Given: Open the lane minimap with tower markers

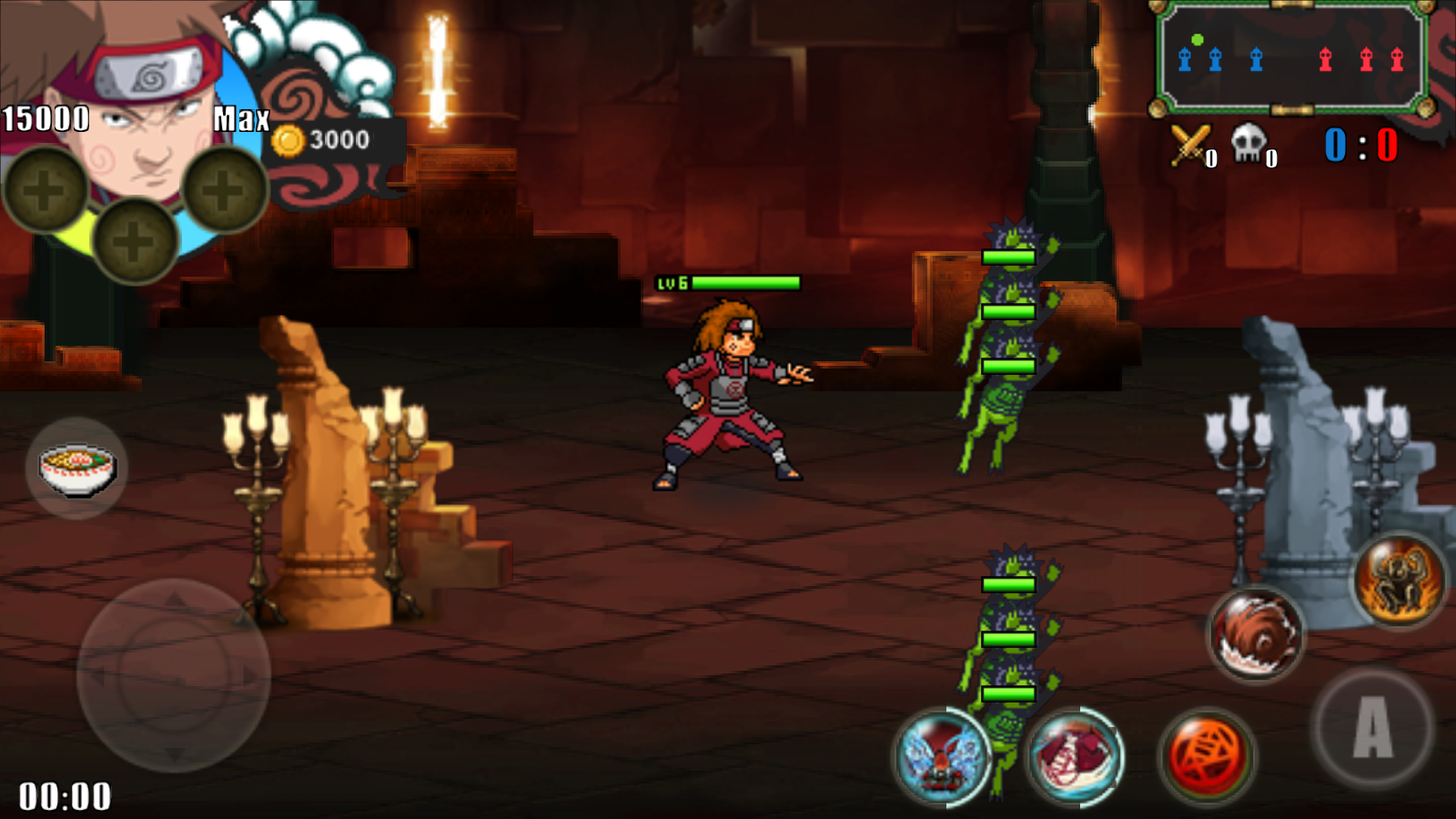Looking at the screenshot, I should tap(1291, 59).
